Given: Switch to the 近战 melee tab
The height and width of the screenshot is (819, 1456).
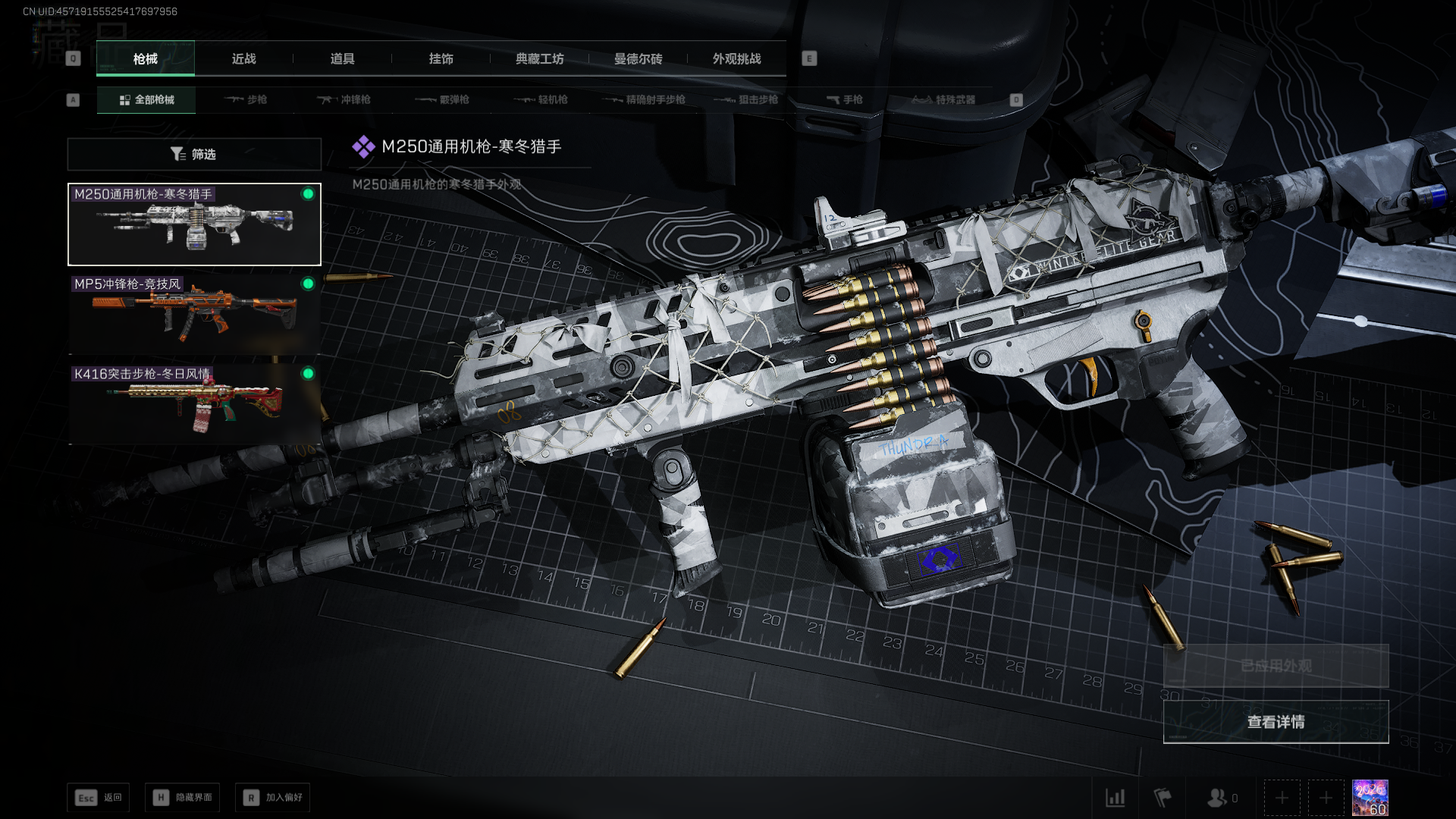Looking at the screenshot, I should point(243,58).
